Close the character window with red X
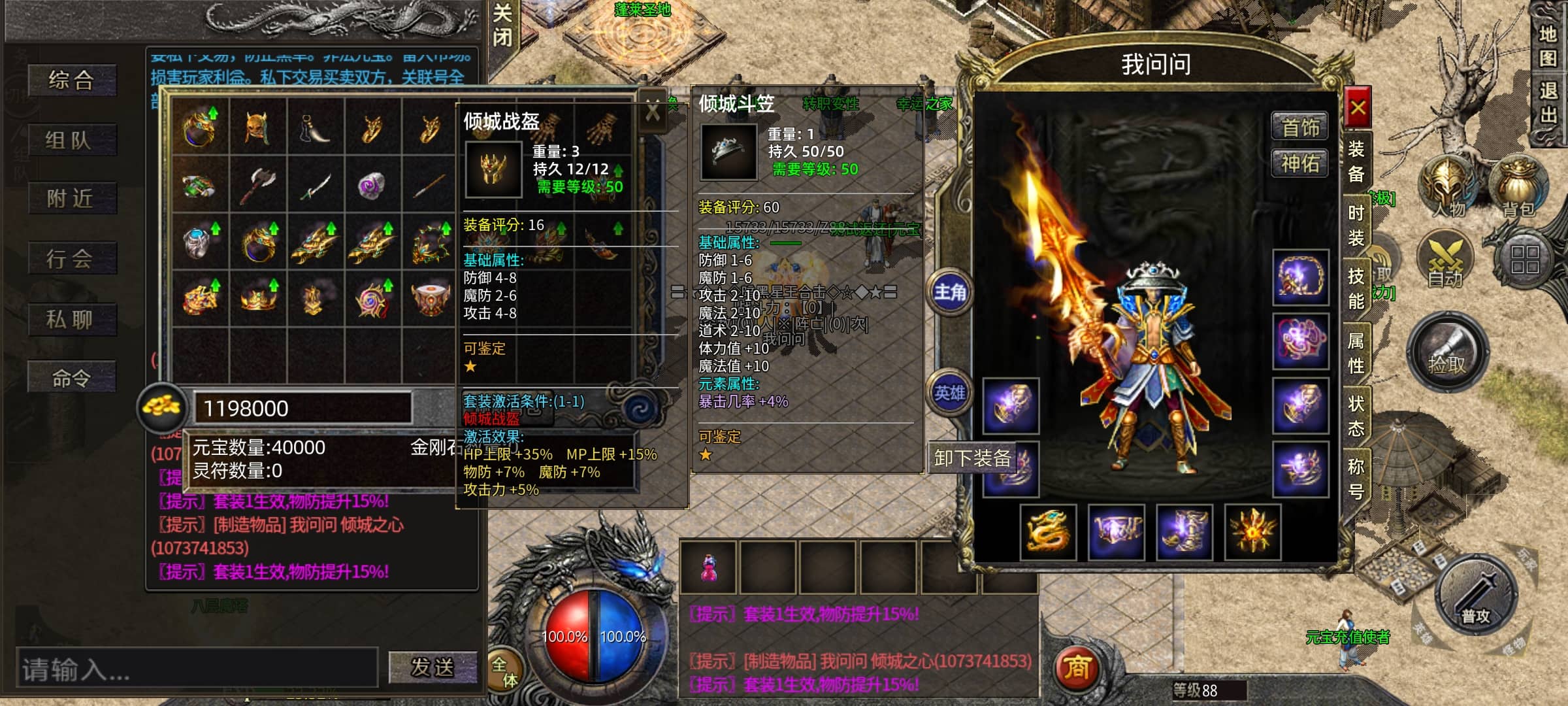Viewport: 1568px width, 706px height. pyautogui.click(x=1358, y=108)
